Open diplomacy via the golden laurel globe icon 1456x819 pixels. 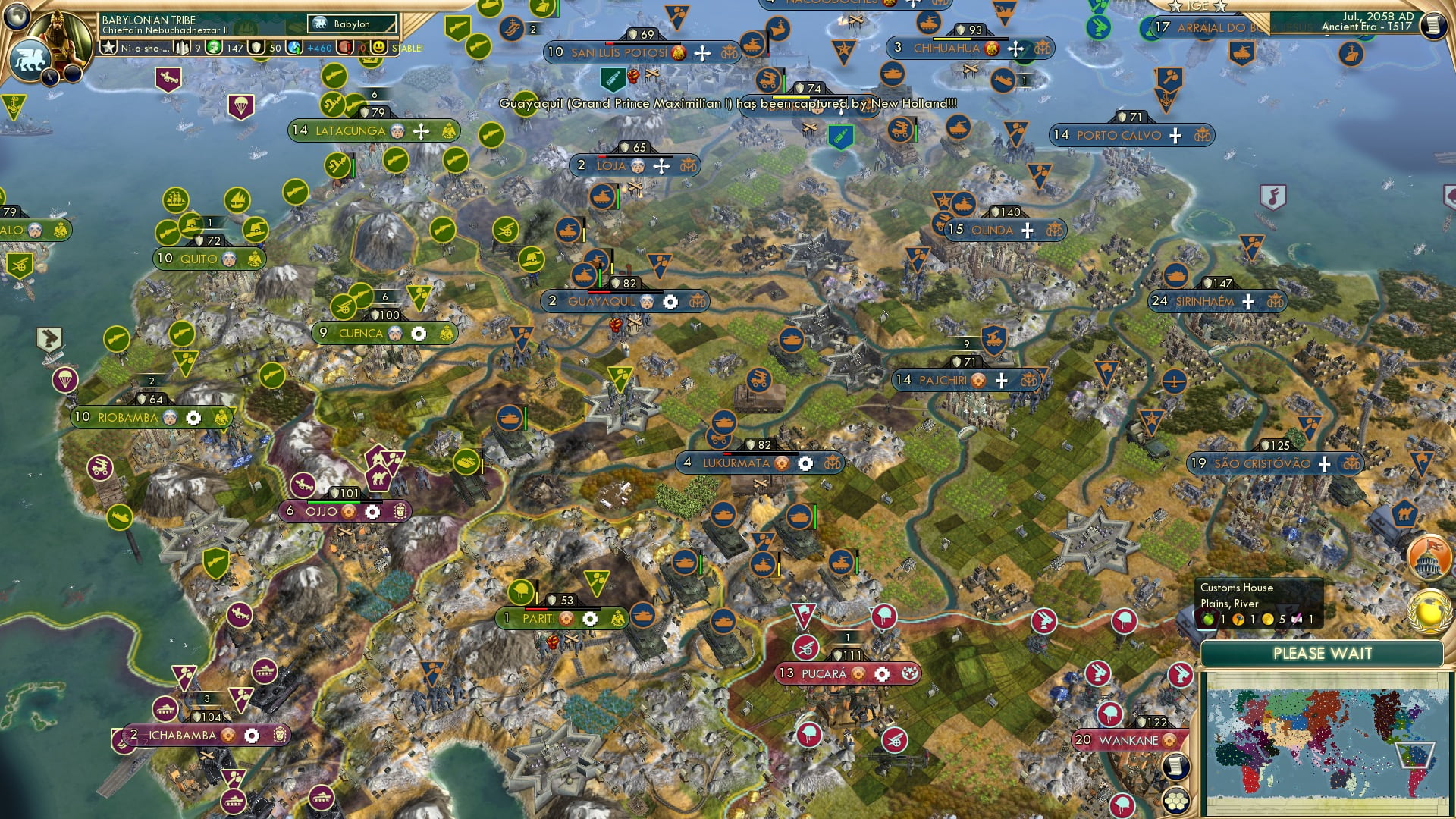(x=1429, y=611)
